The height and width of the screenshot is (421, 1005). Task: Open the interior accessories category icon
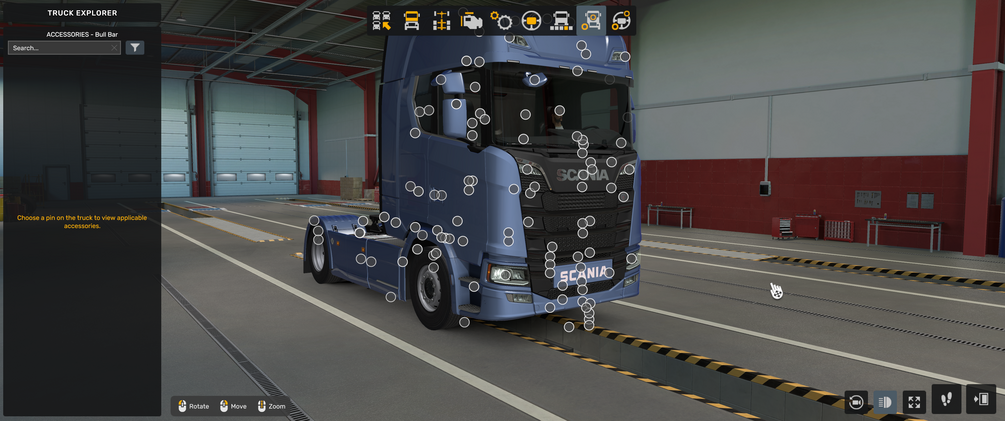point(621,21)
